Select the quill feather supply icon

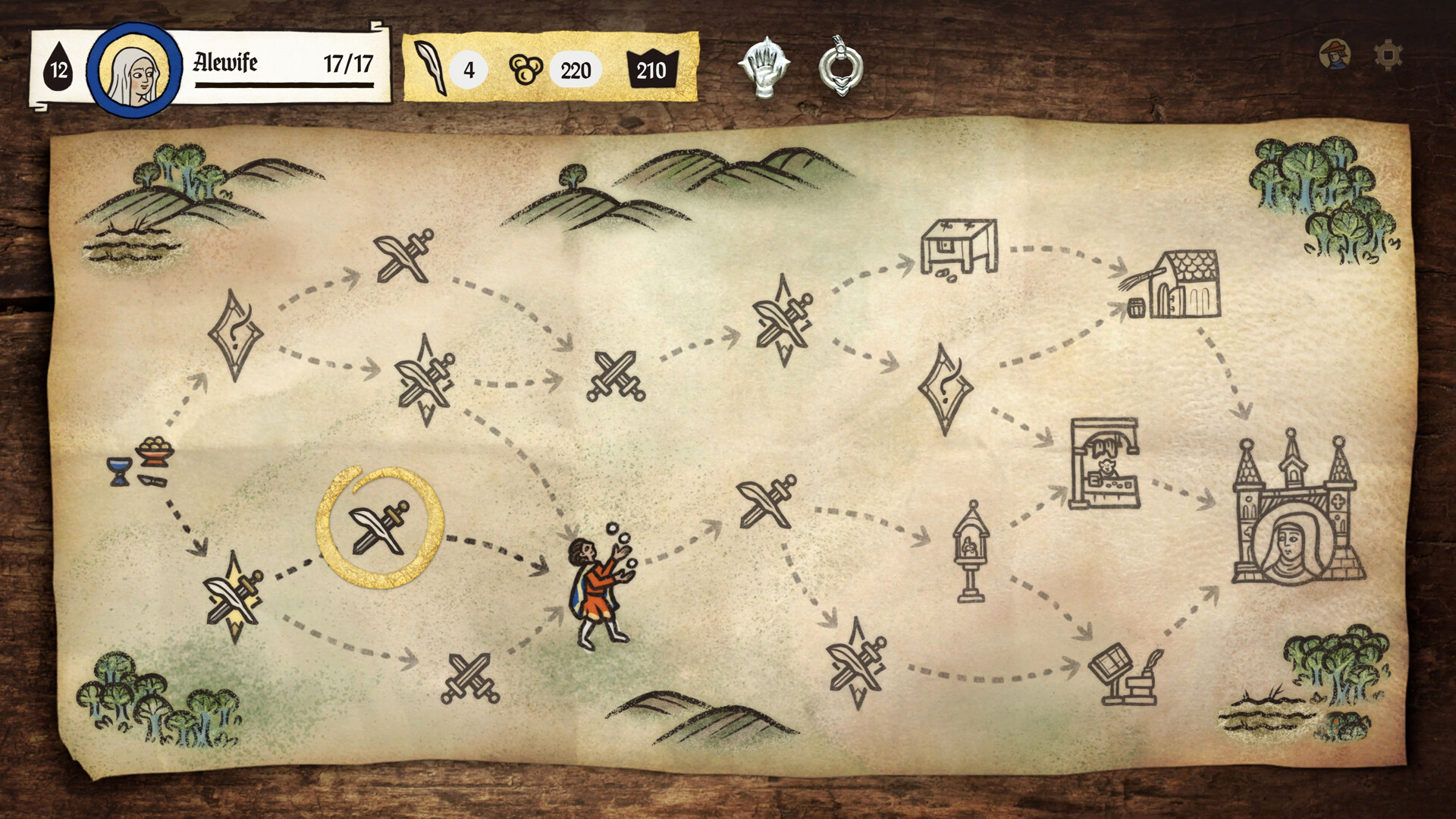[x=430, y=70]
